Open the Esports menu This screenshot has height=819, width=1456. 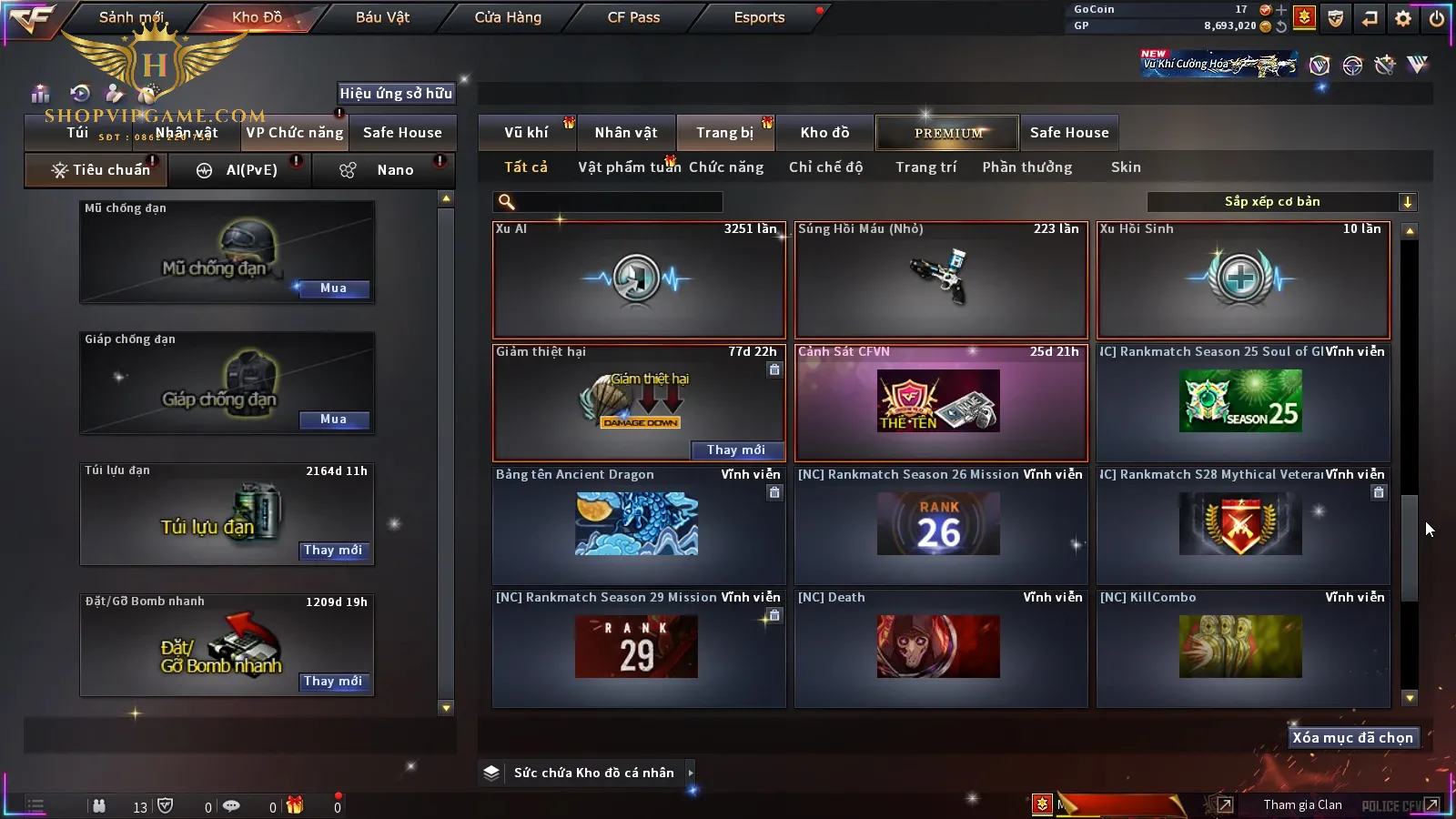(759, 17)
